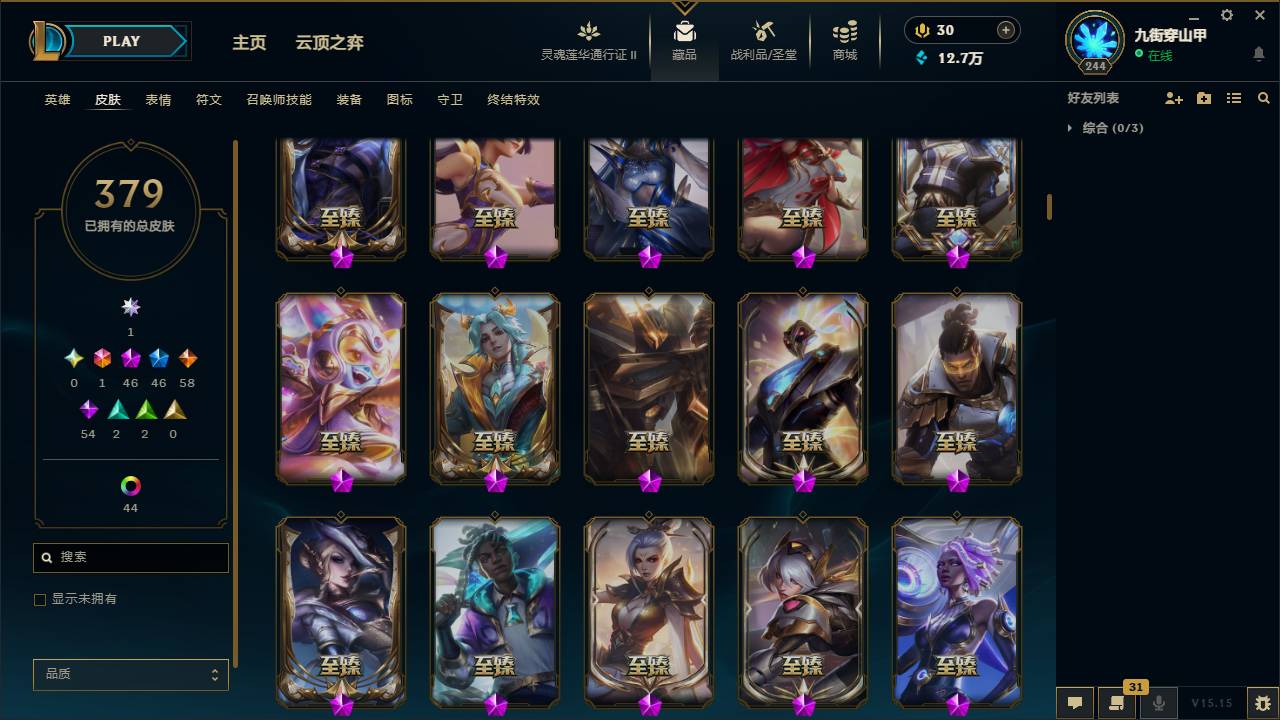The height and width of the screenshot is (720, 1280).
Task: Click the microphone icon in the bottom bar
Action: 1157,700
